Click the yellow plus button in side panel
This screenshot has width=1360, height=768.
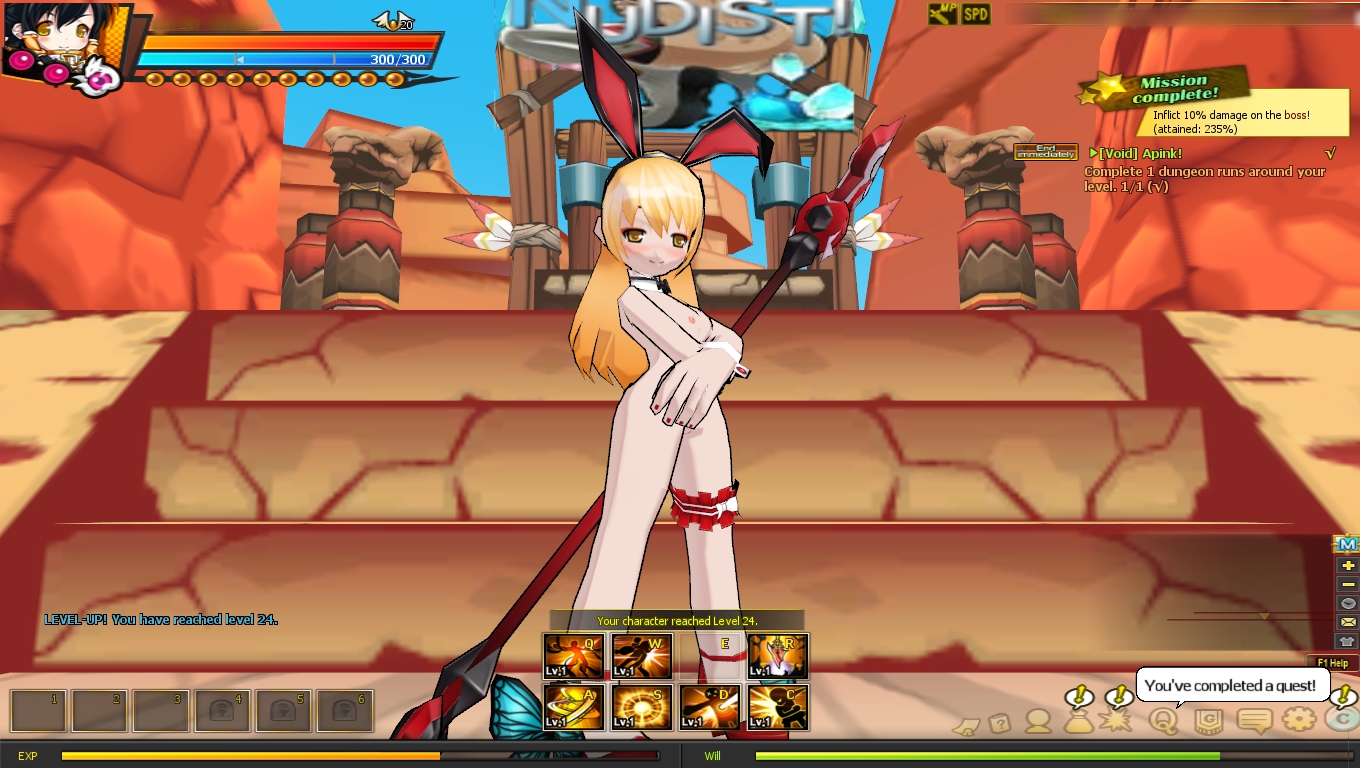[1348, 565]
